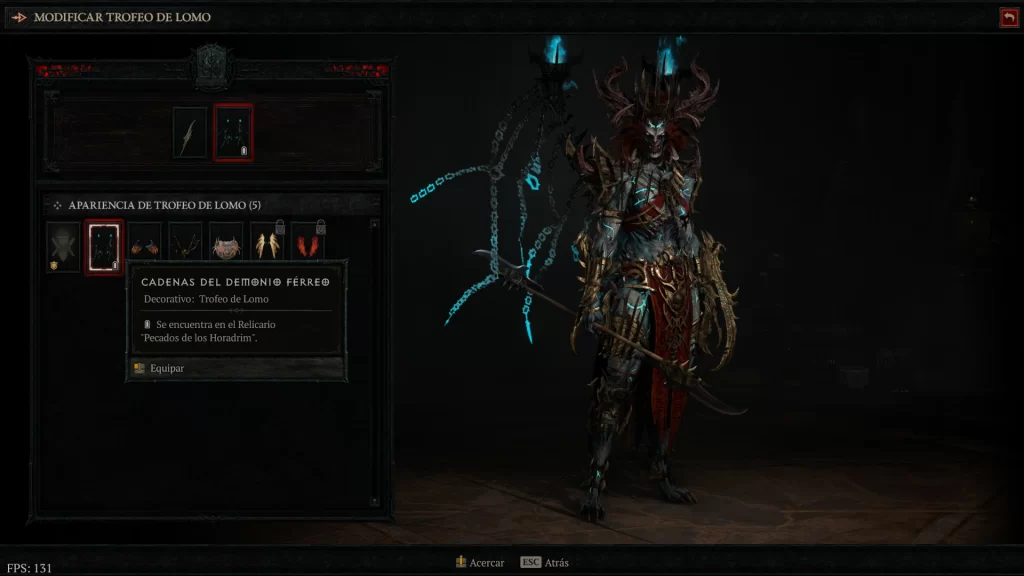This screenshot has width=1024, height=576.
Task: Choose the orange crab claws trophy appearance
Action: tap(145, 246)
